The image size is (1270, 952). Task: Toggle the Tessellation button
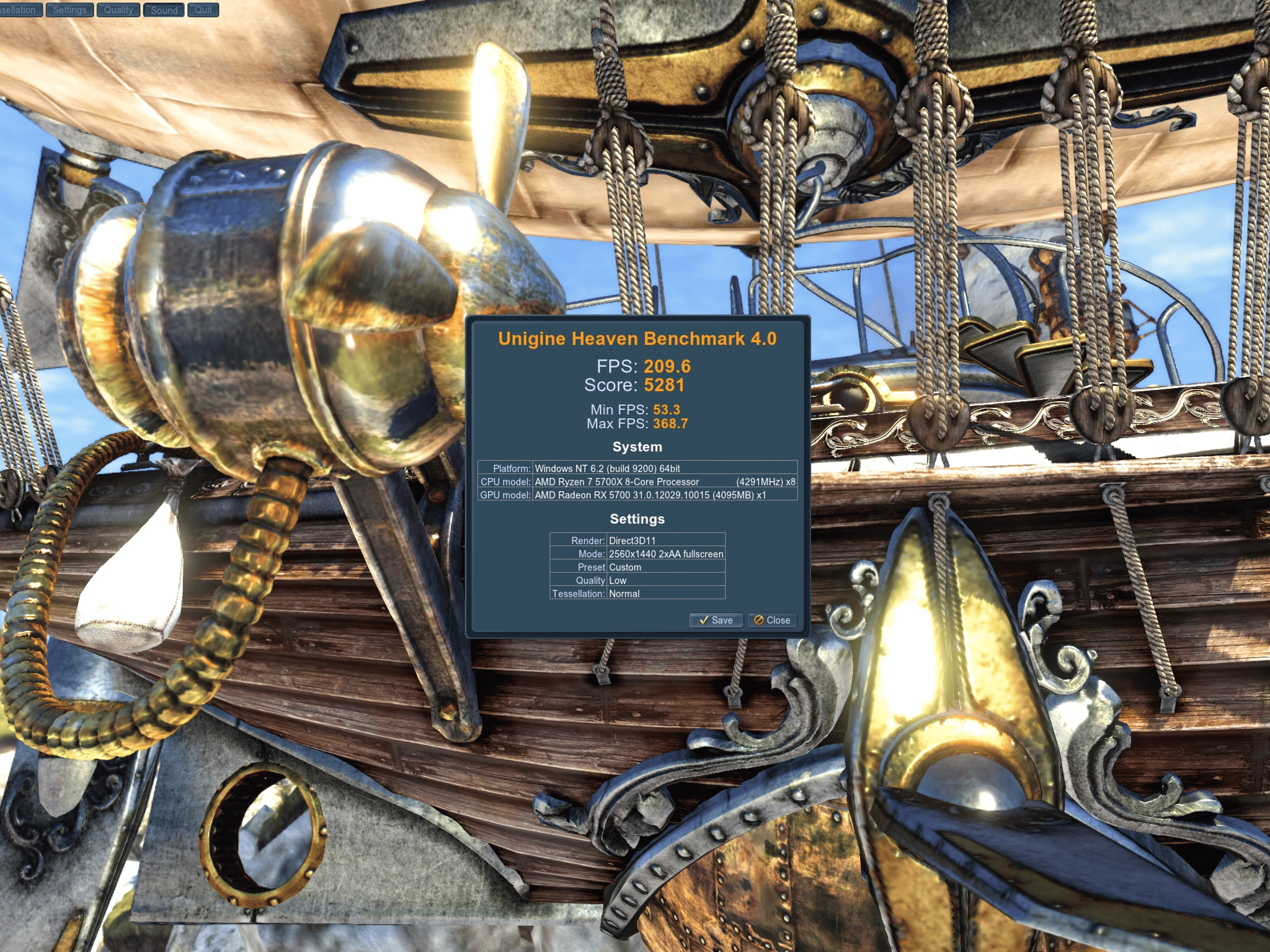[x=19, y=10]
